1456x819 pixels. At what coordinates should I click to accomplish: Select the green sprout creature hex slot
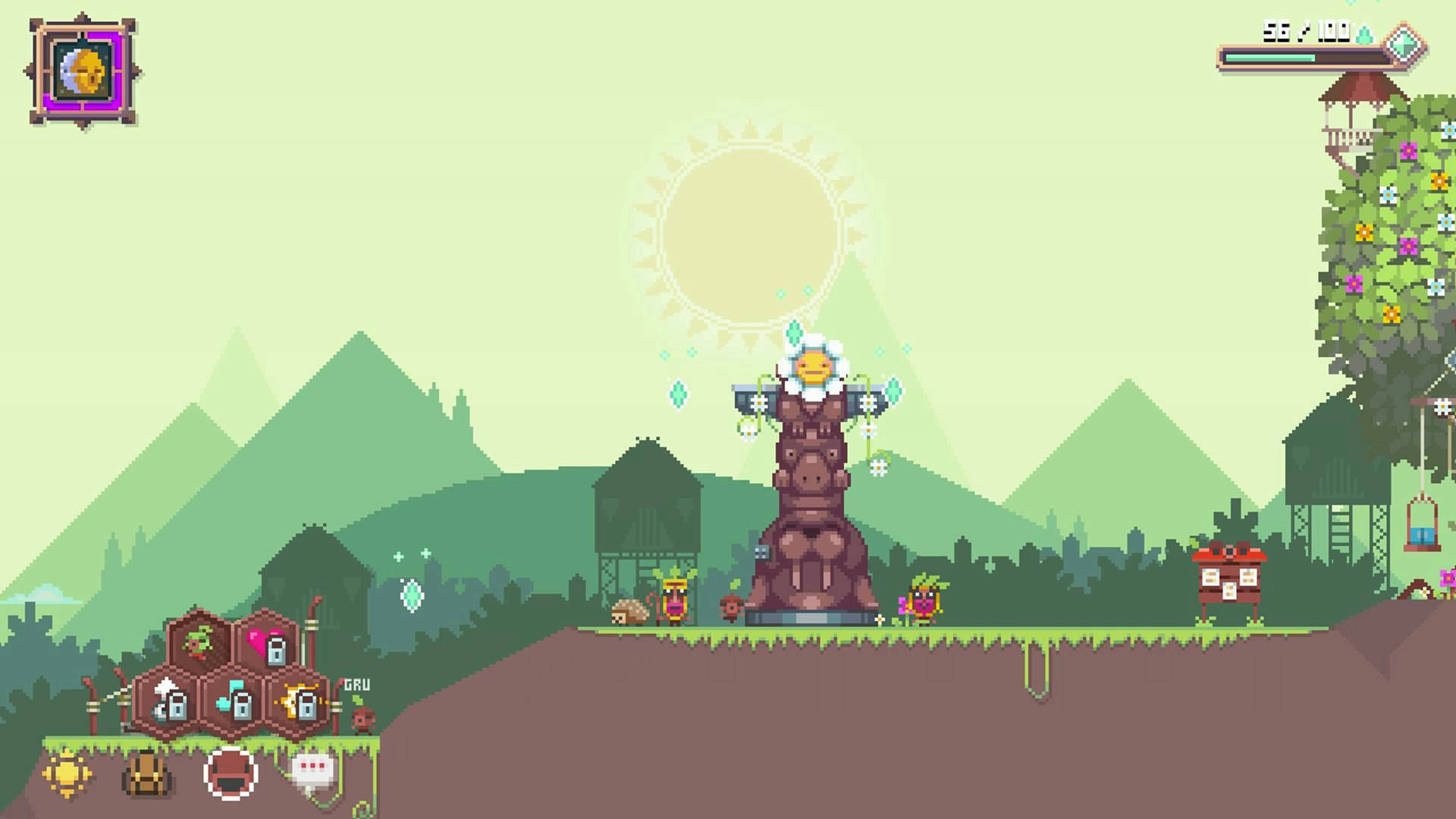point(199,642)
